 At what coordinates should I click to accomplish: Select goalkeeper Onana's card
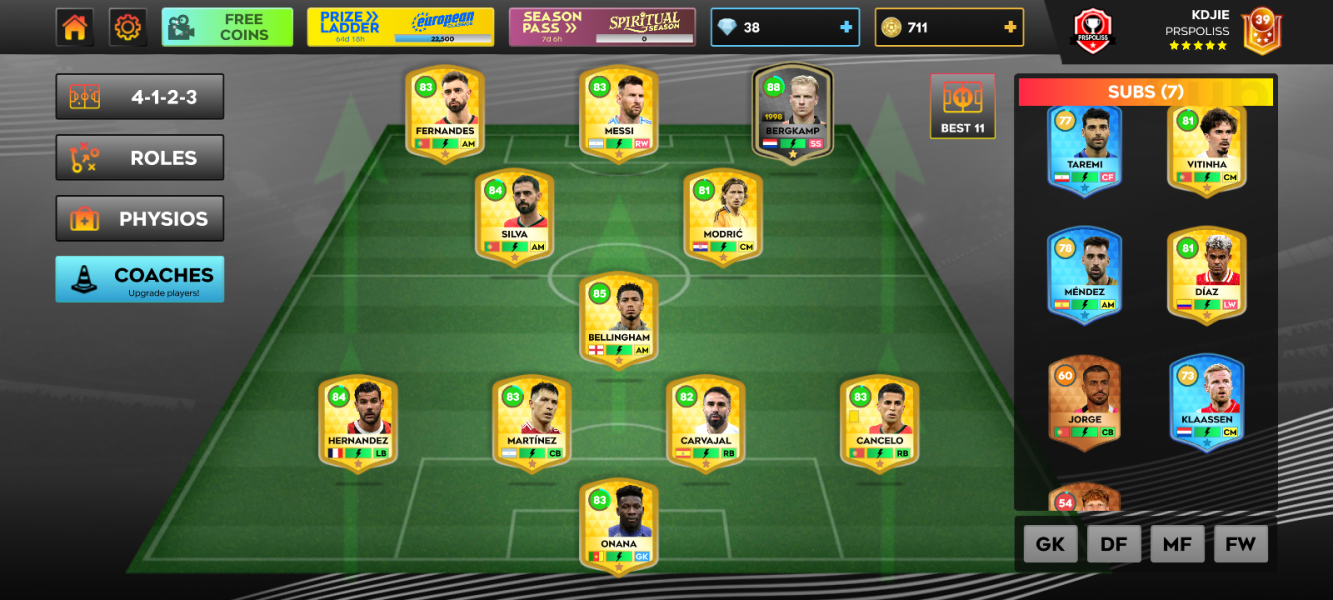[x=619, y=525]
